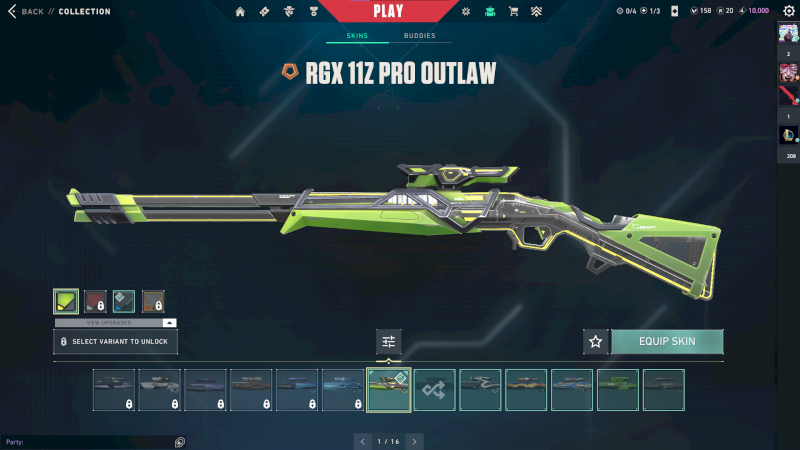
Task: Open the store cart icon
Action: tap(514, 12)
